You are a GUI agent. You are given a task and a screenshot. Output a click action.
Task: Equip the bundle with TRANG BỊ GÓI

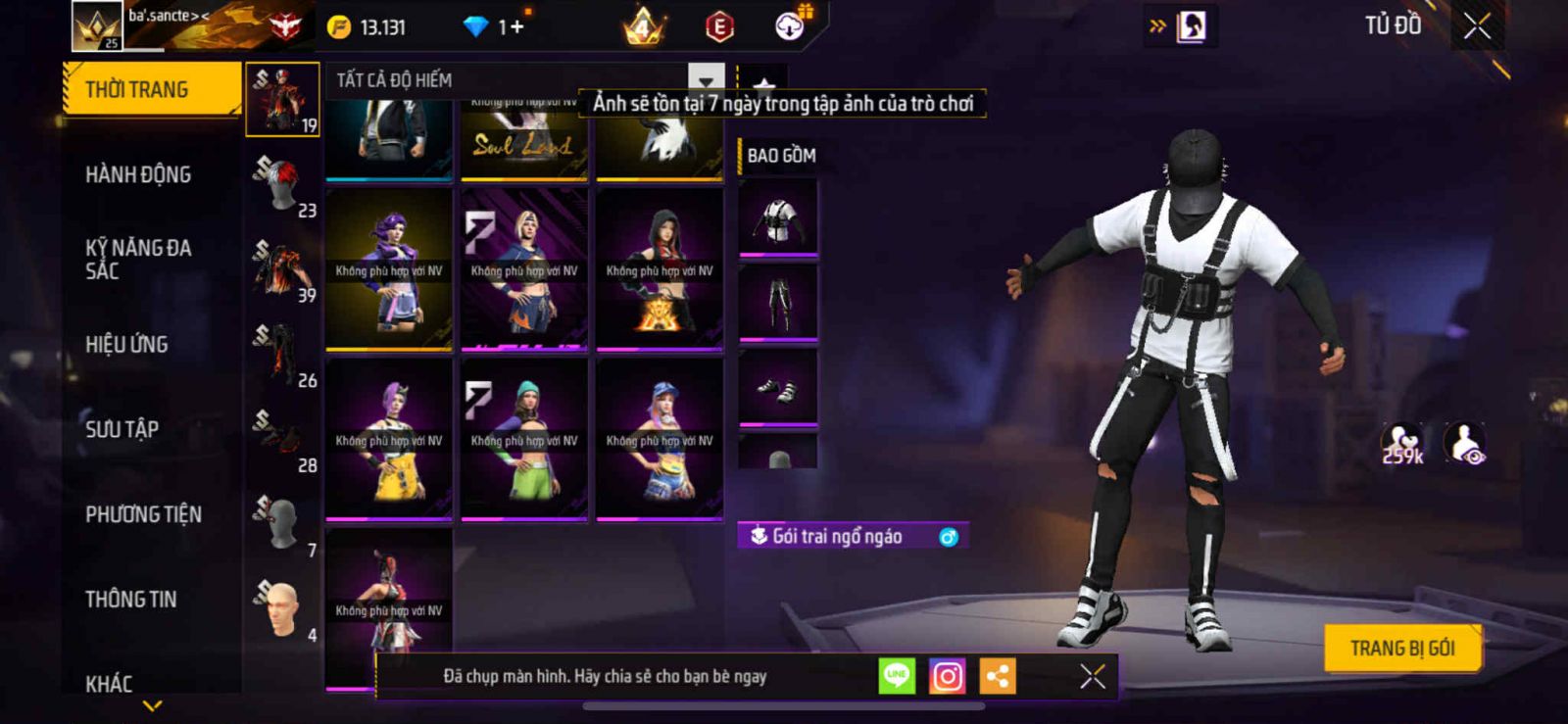click(1401, 649)
